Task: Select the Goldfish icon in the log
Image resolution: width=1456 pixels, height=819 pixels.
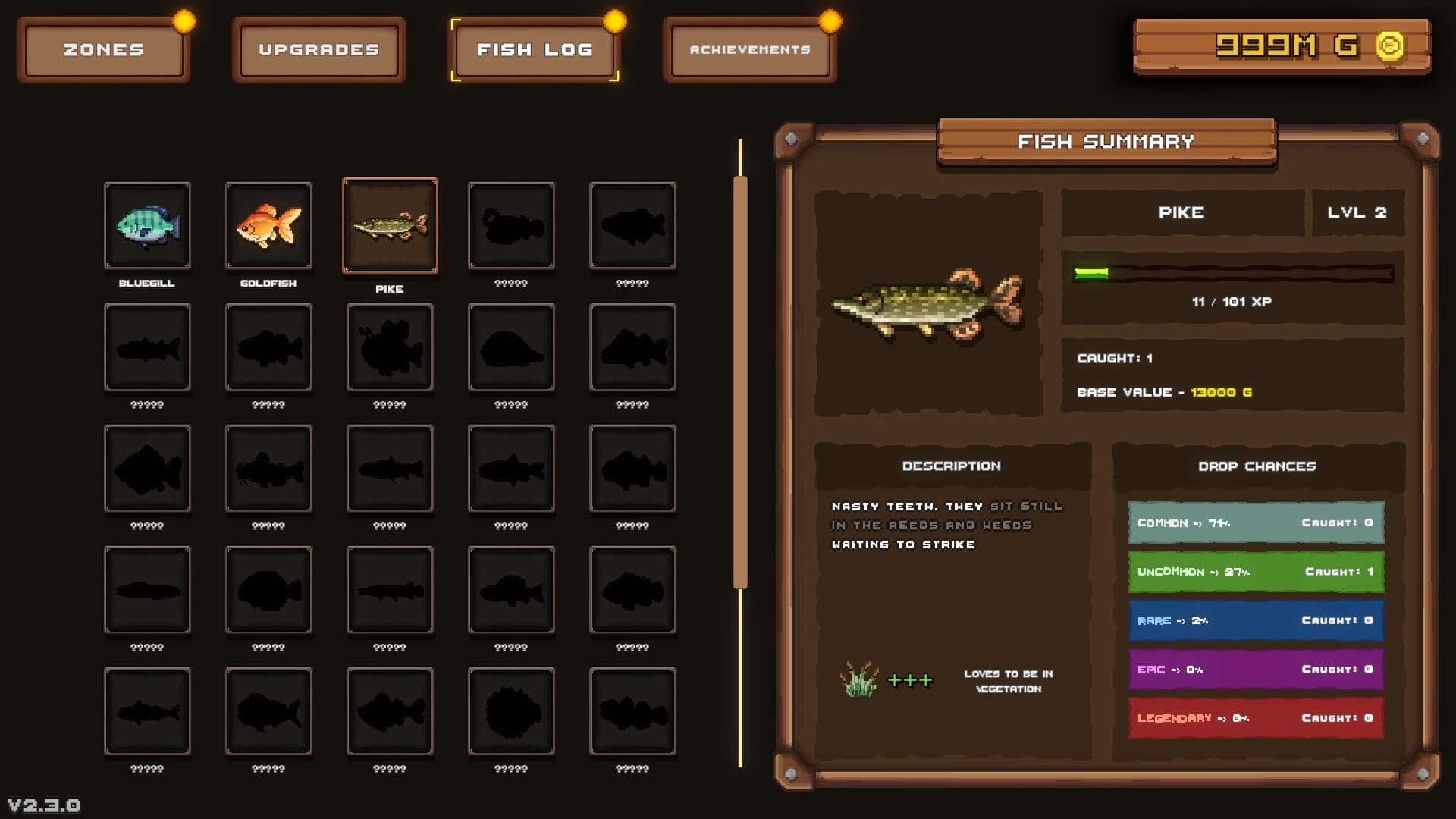Action: pyautogui.click(x=269, y=225)
